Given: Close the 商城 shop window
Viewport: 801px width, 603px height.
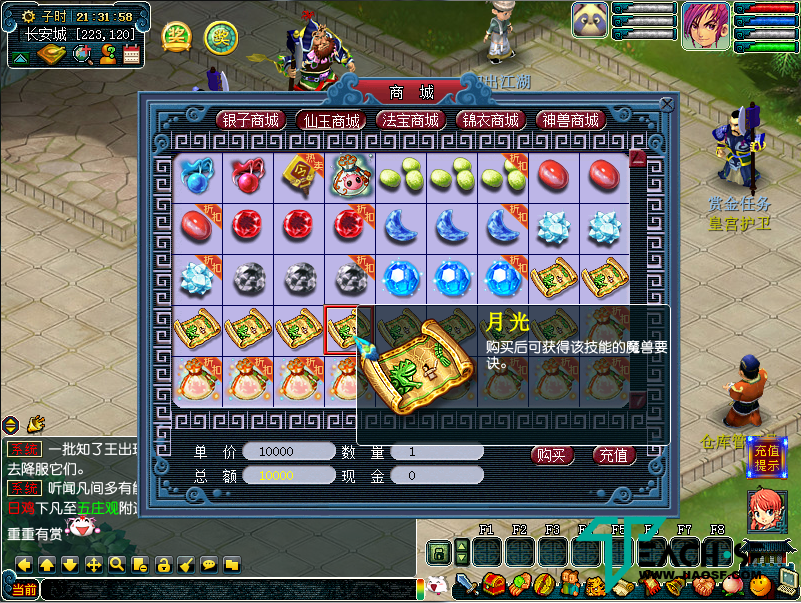Looking at the screenshot, I should click(667, 102).
